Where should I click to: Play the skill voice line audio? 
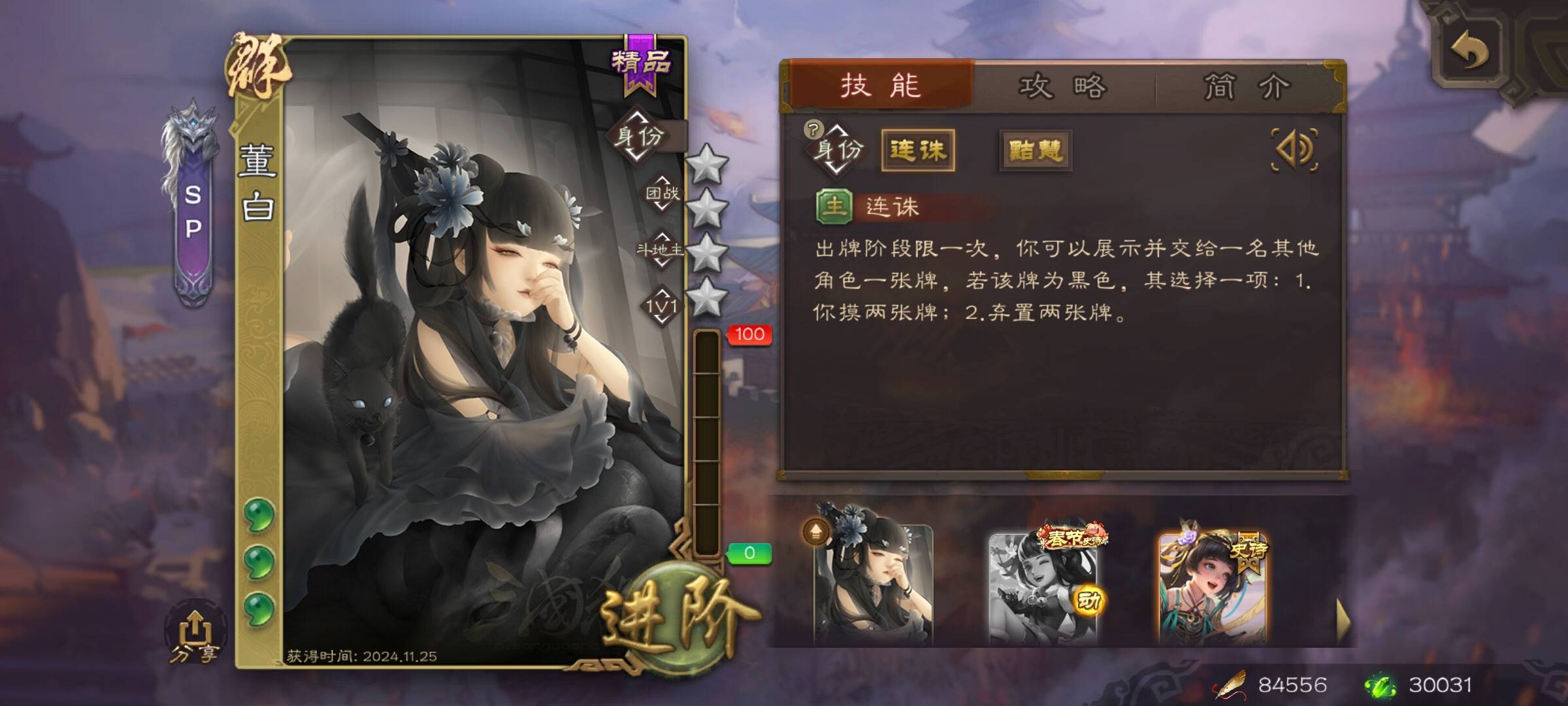tap(1294, 150)
